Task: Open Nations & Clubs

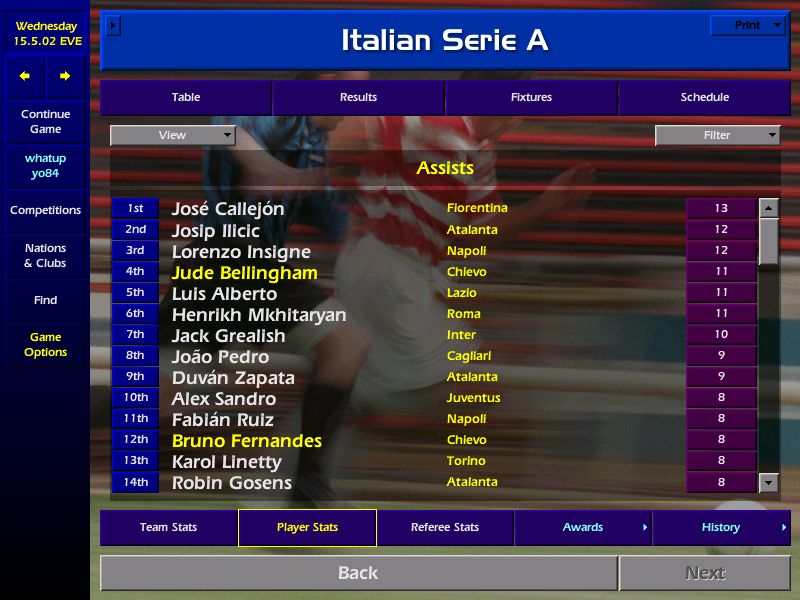Action: [x=45, y=256]
